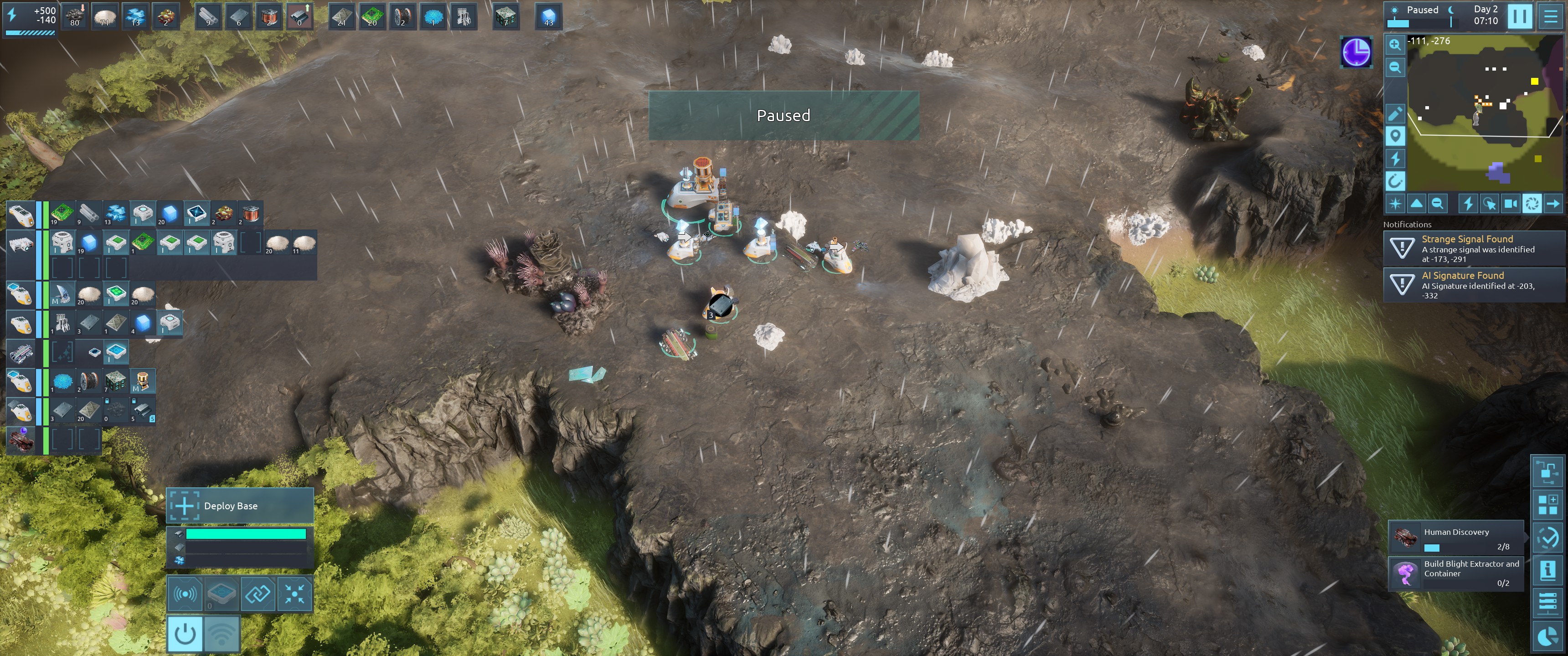1568x656 pixels.
Task: Activate the broadcast signal icon
Action: [x=185, y=593]
